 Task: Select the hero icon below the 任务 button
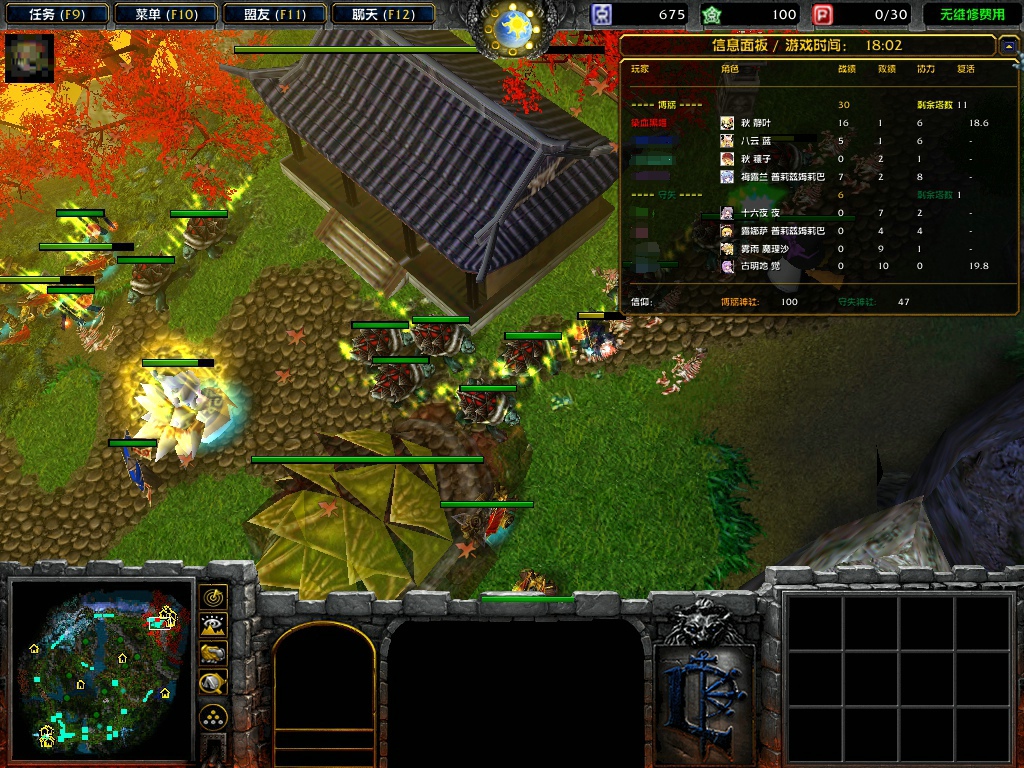point(29,58)
